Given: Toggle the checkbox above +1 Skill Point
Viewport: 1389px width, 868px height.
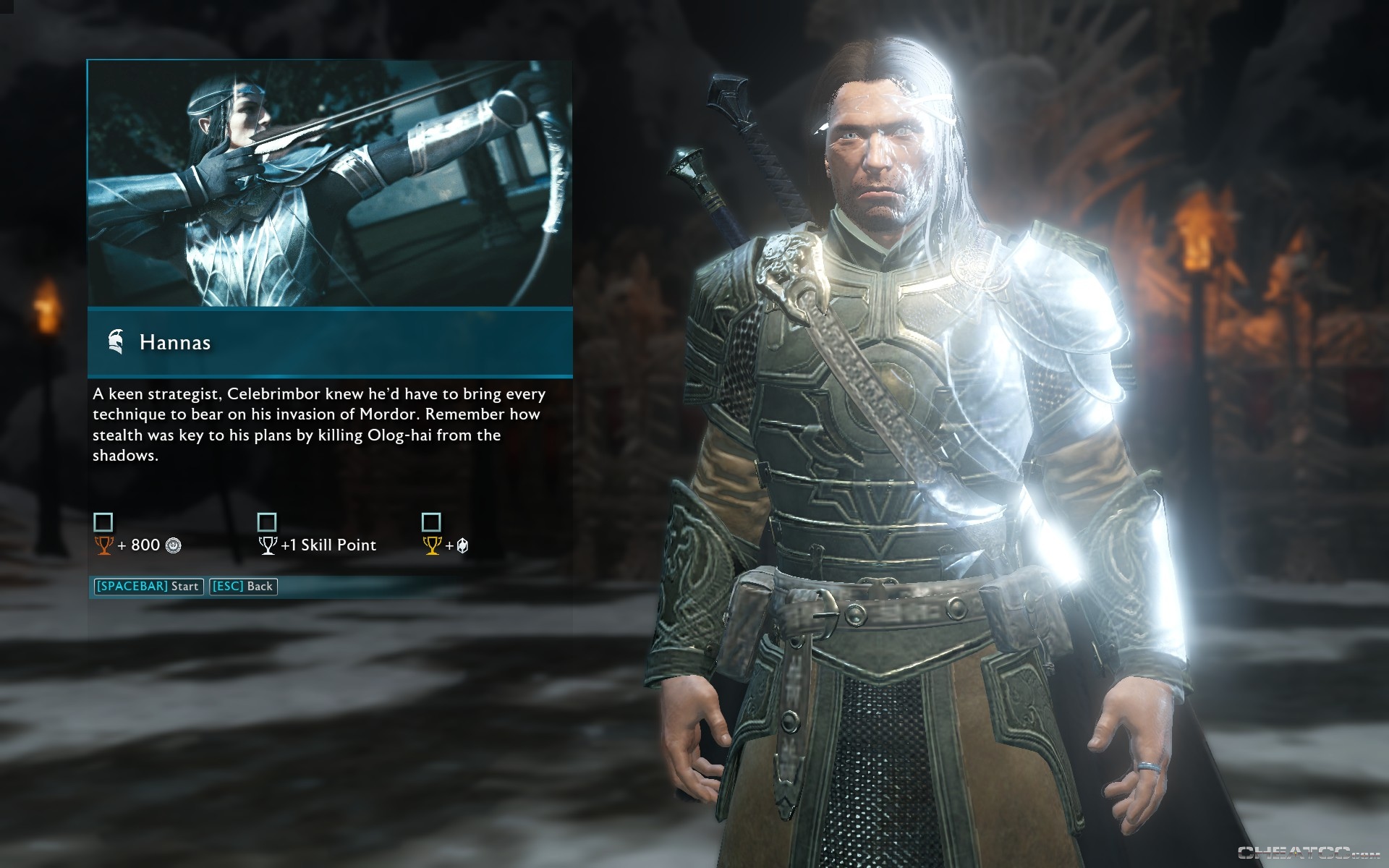Looking at the screenshot, I should (x=267, y=521).
